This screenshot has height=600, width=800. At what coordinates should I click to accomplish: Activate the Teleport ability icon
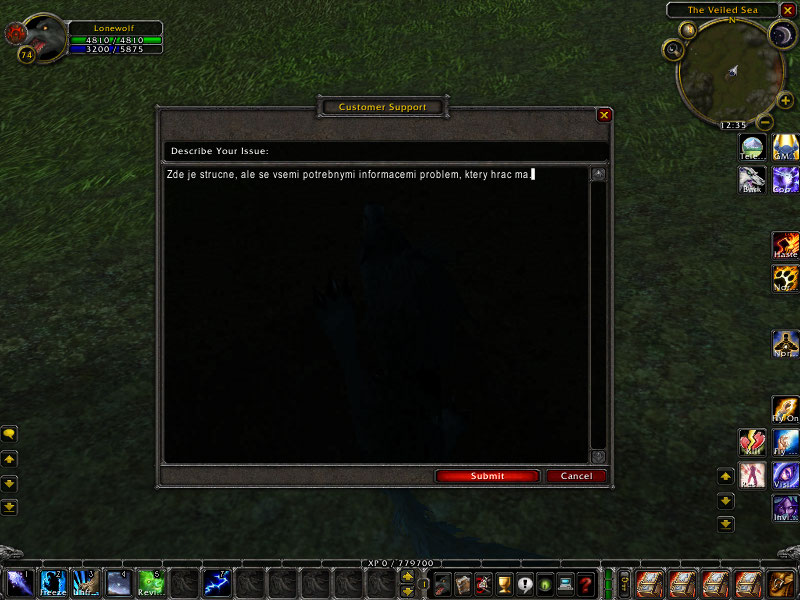[752, 146]
